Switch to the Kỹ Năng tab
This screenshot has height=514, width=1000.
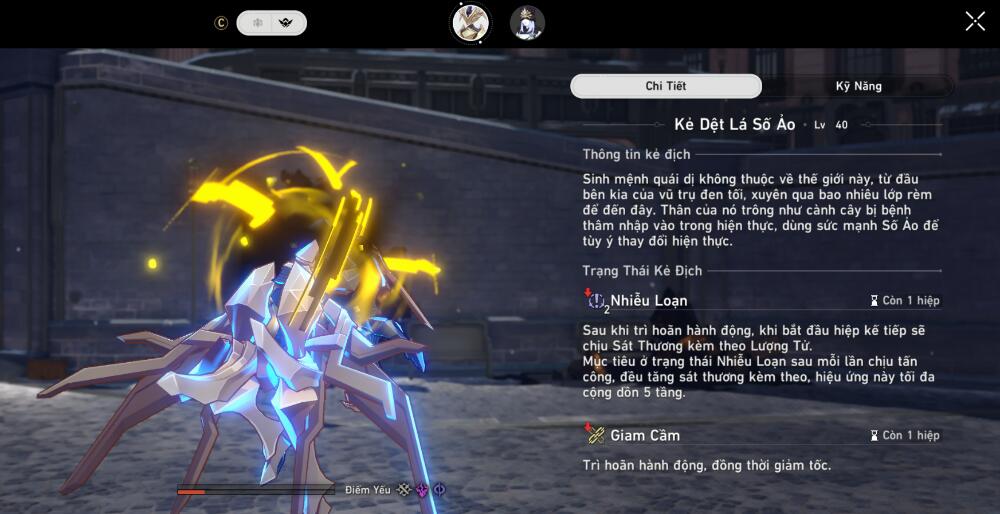pyautogui.click(x=858, y=86)
